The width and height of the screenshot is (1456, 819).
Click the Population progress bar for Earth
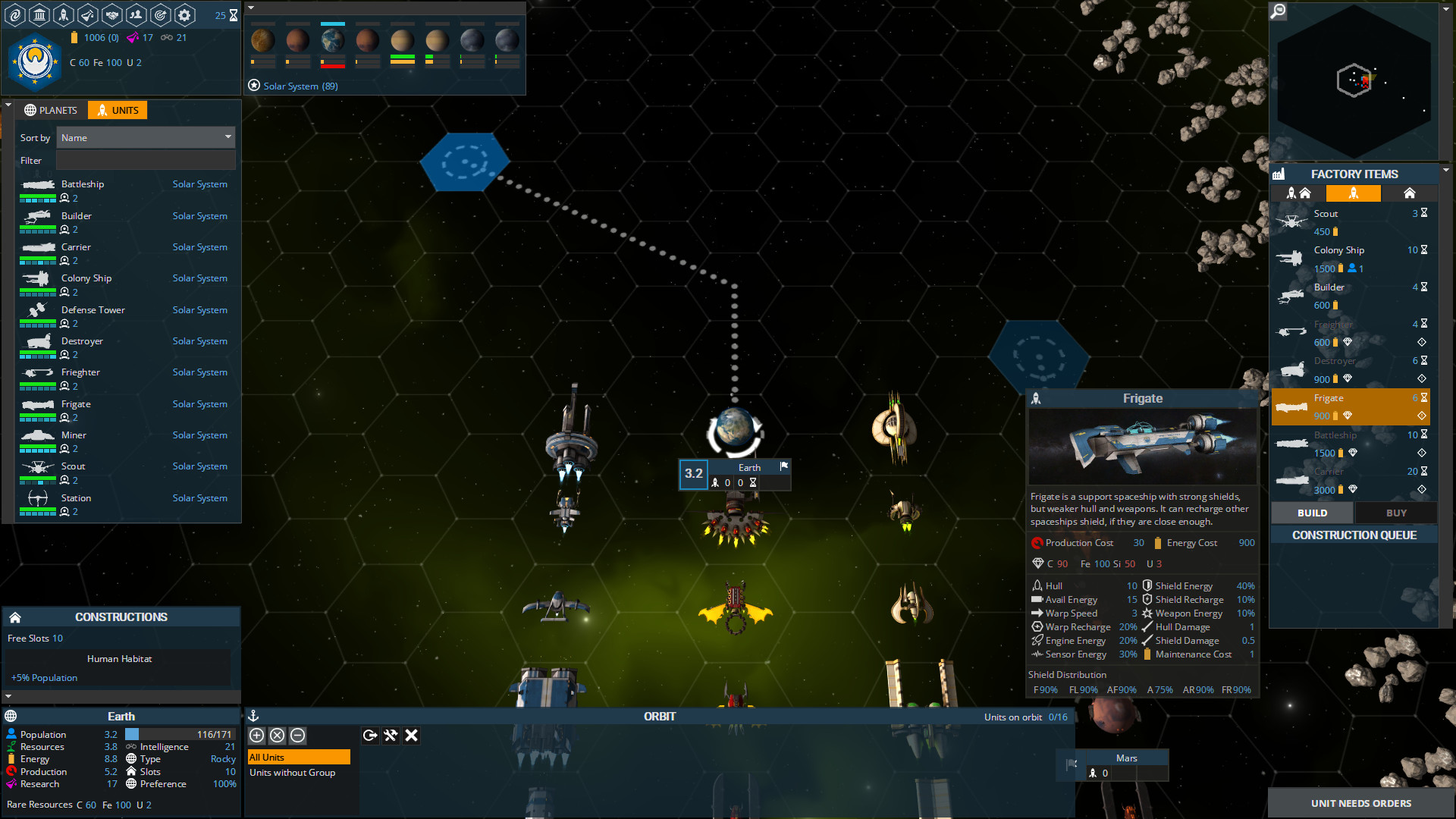(x=180, y=733)
